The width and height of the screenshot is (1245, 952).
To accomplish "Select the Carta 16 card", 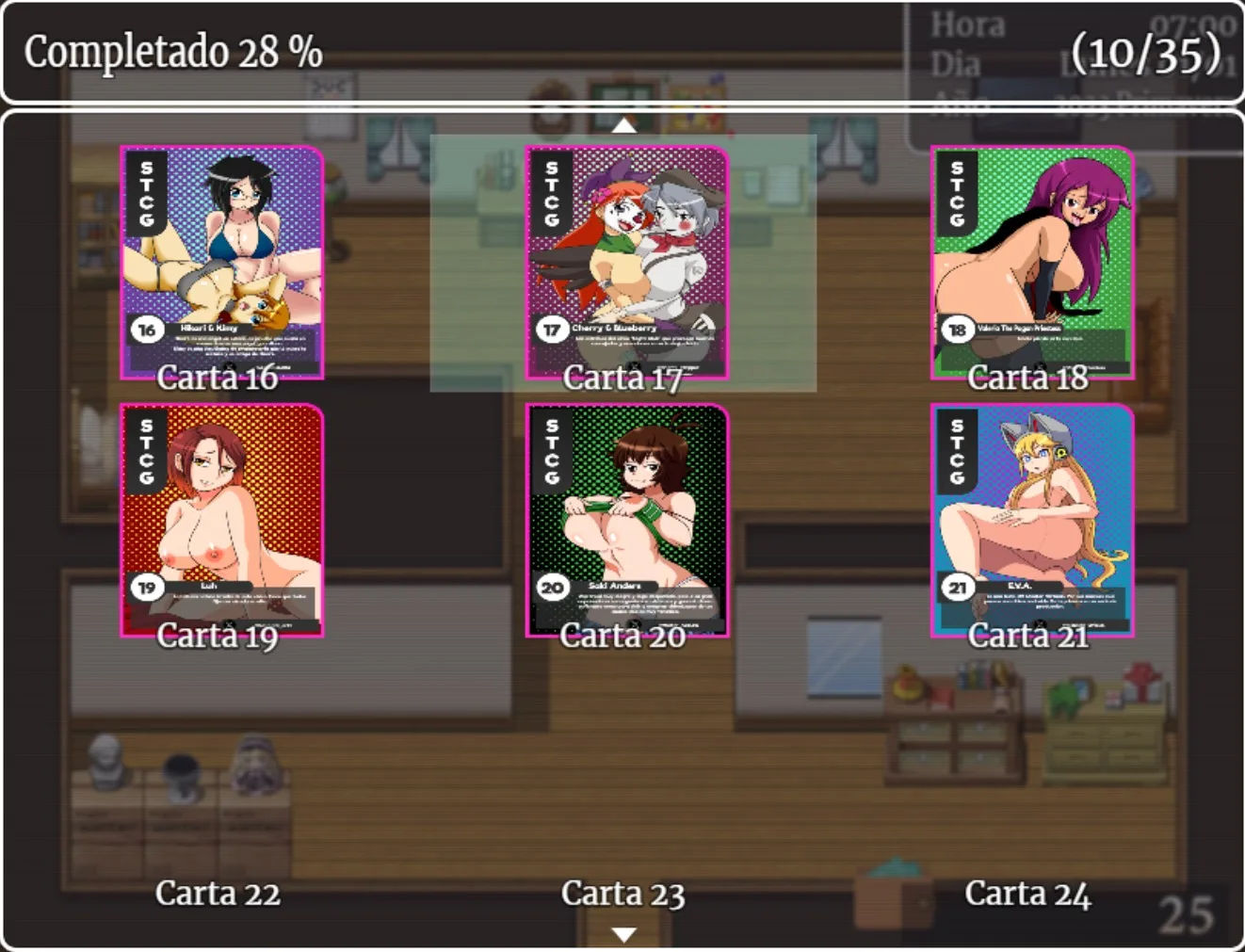I will click(x=221, y=264).
